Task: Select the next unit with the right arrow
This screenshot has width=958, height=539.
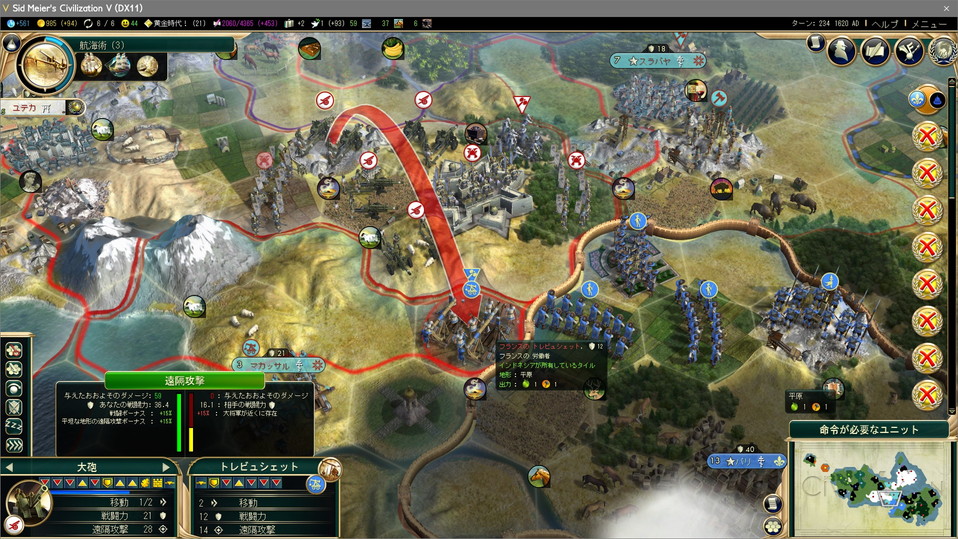Action: [x=167, y=467]
